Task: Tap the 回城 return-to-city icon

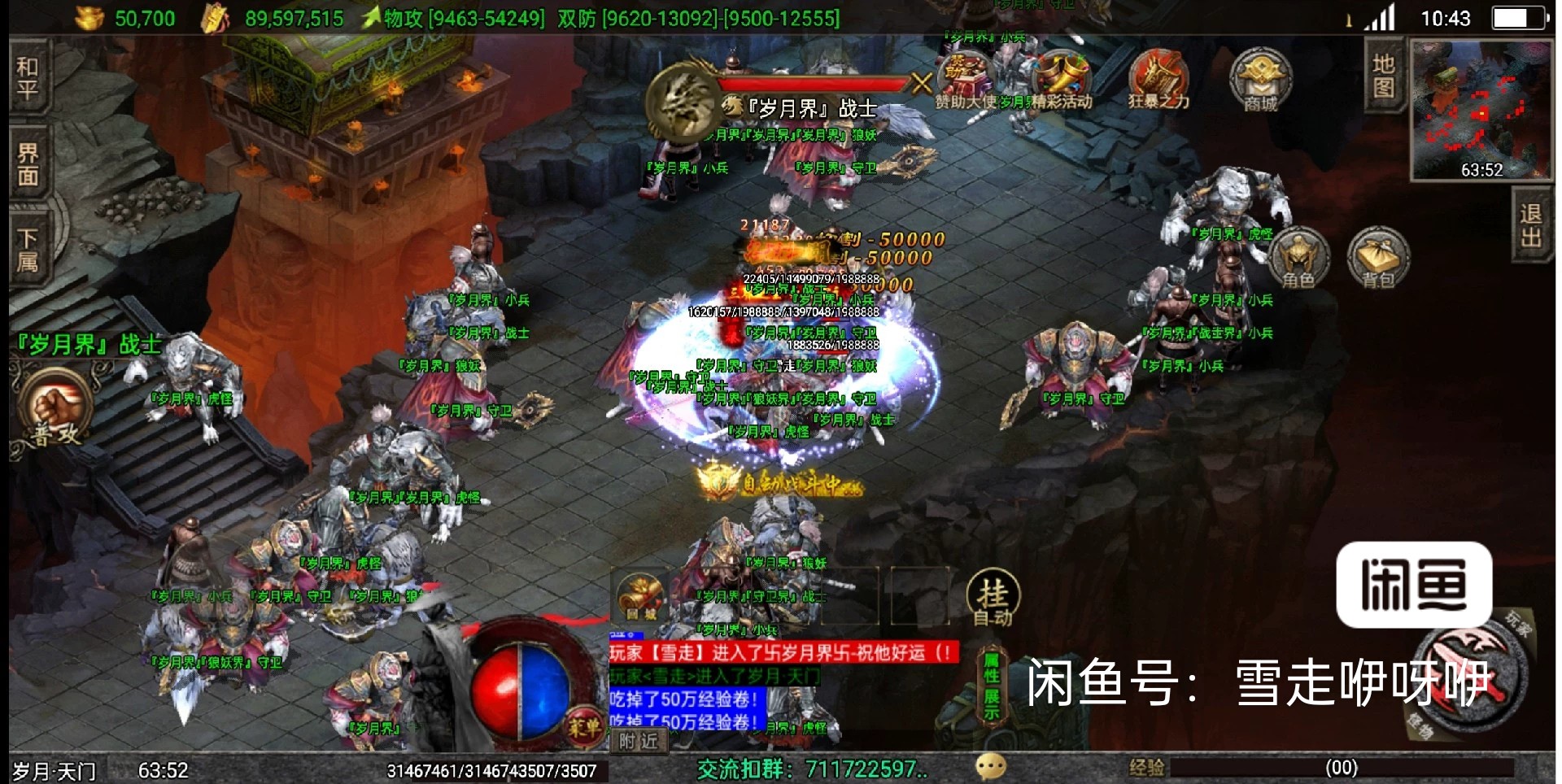Action: 639,594
